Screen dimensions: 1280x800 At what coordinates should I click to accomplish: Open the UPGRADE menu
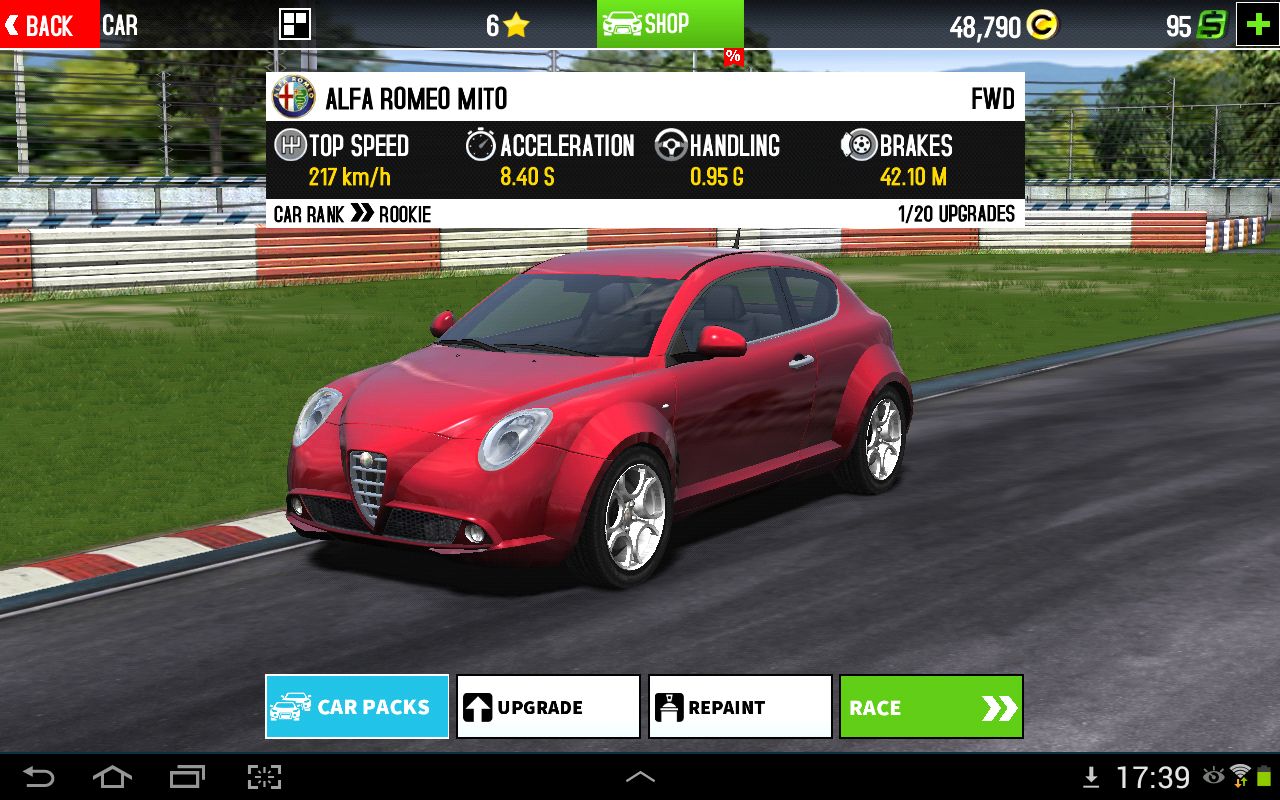(x=547, y=706)
